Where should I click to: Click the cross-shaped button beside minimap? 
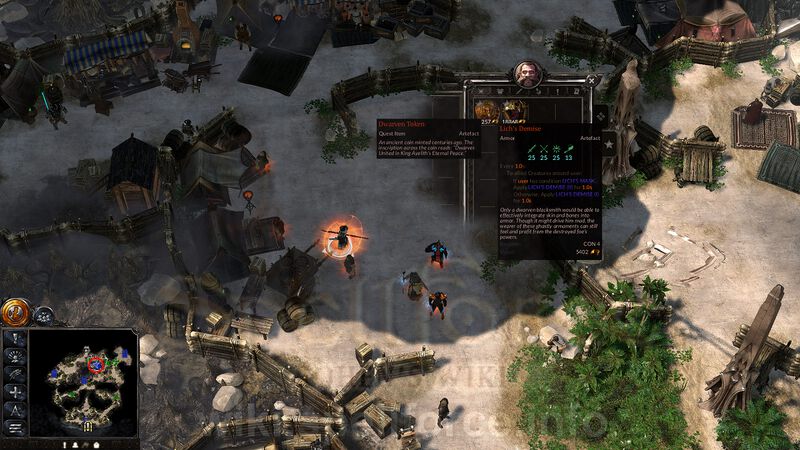coord(15,392)
